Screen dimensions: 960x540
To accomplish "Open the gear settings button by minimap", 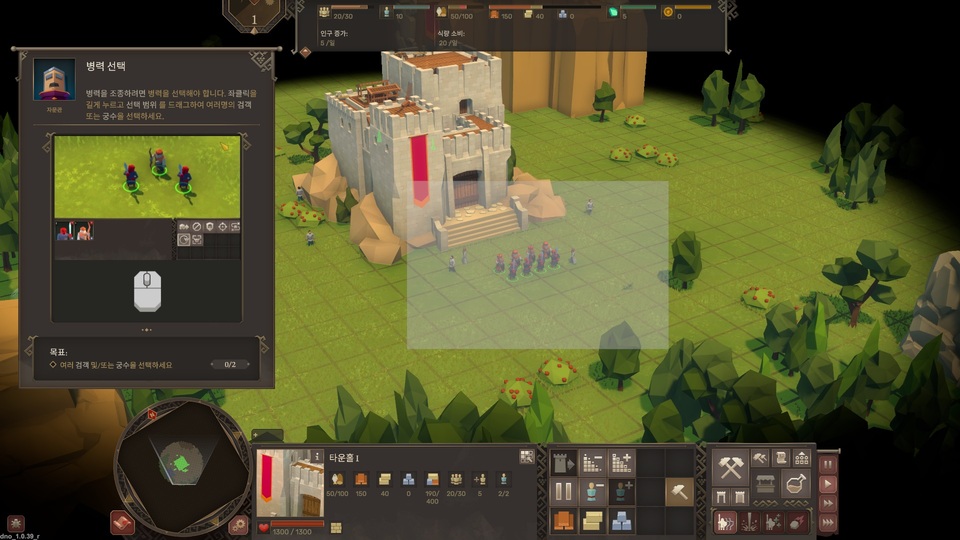I will click(238, 523).
